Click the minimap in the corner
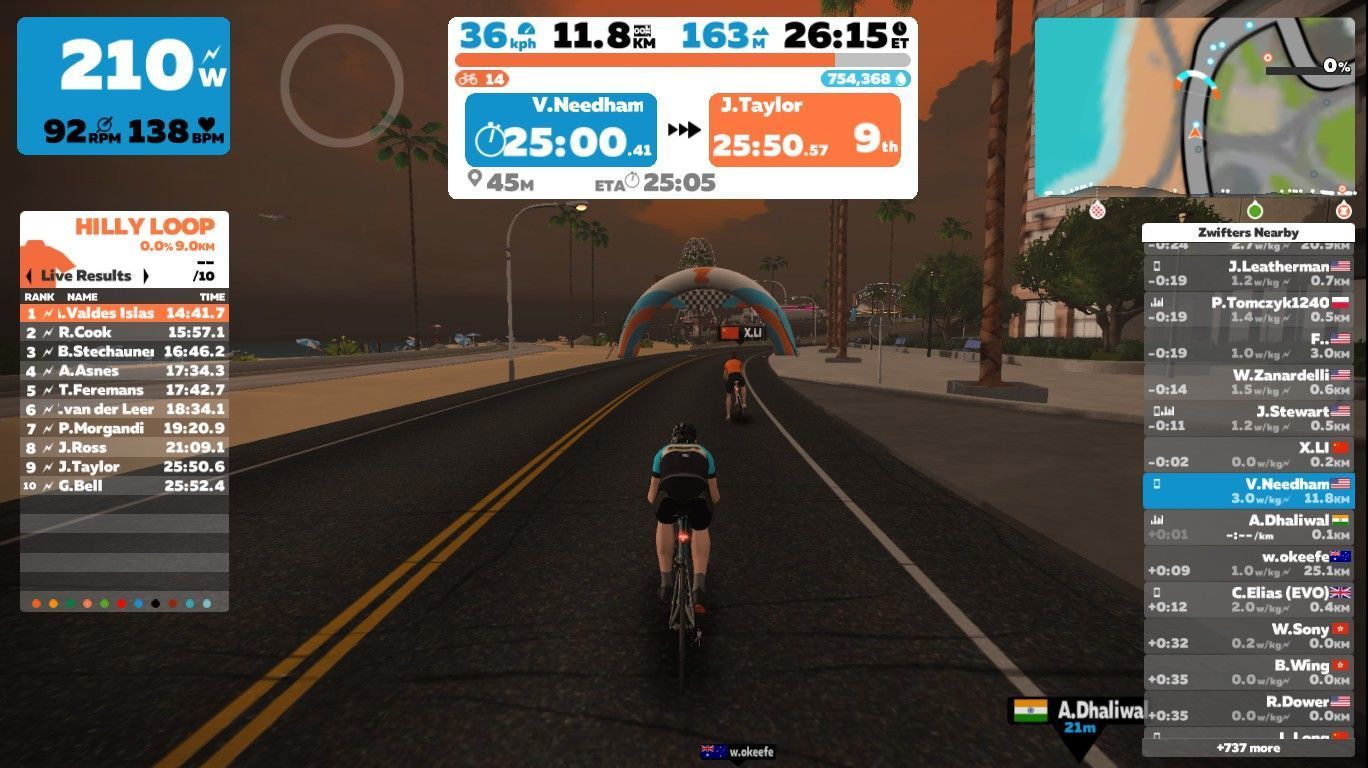This screenshot has height=768, width=1368. pyautogui.click(x=1195, y=106)
